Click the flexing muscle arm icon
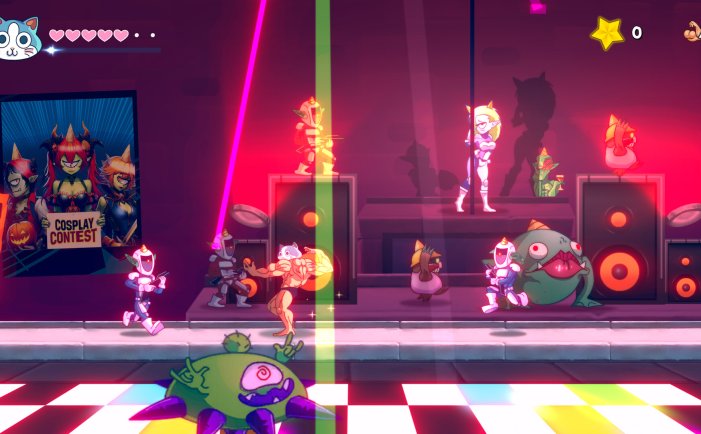701x434 pixels. [x=692, y=32]
